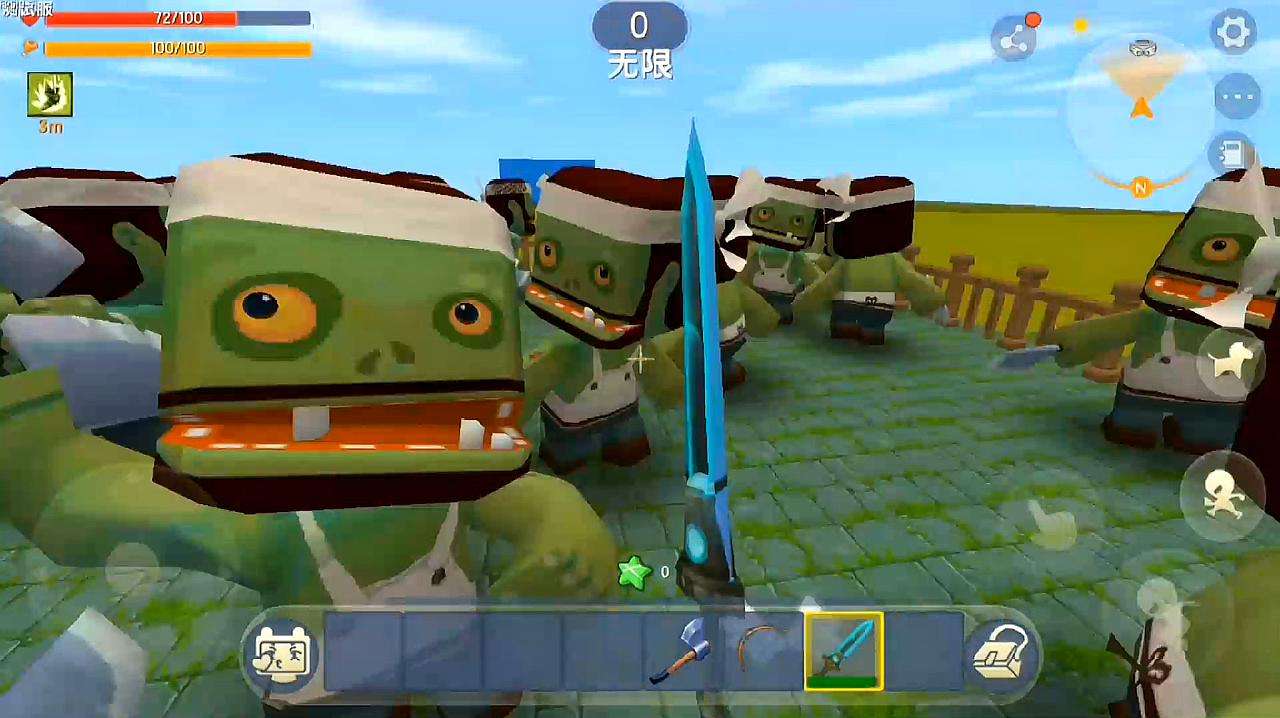Tap the running figure action button
Image resolution: width=1280 pixels, height=718 pixels.
point(1223,496)
